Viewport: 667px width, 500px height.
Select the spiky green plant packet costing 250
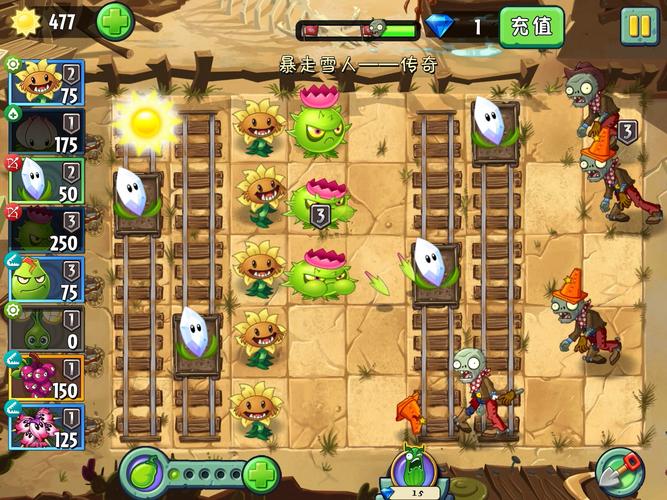(46, 230)
